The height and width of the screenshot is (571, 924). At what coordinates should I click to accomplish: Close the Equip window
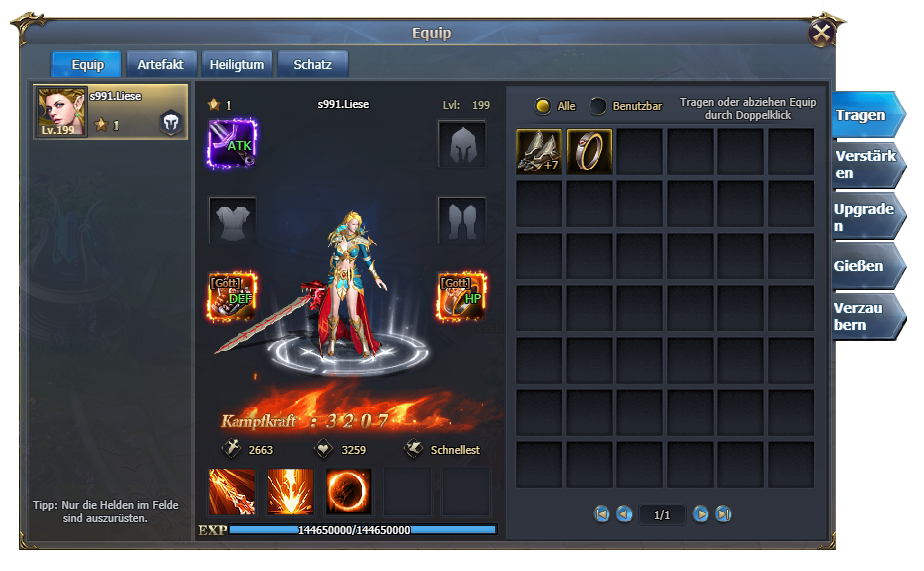(822, 33)
